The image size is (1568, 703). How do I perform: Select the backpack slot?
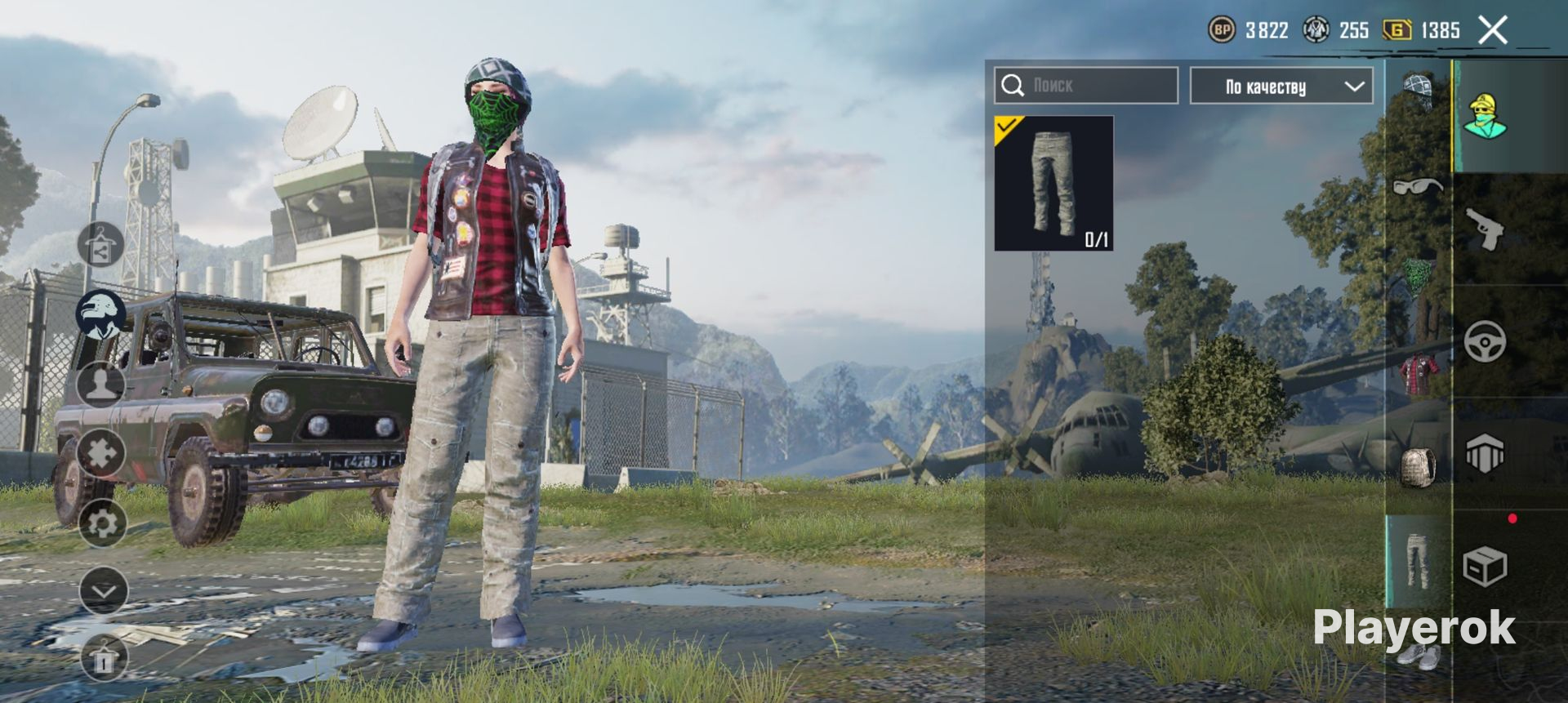[1418, 467]
